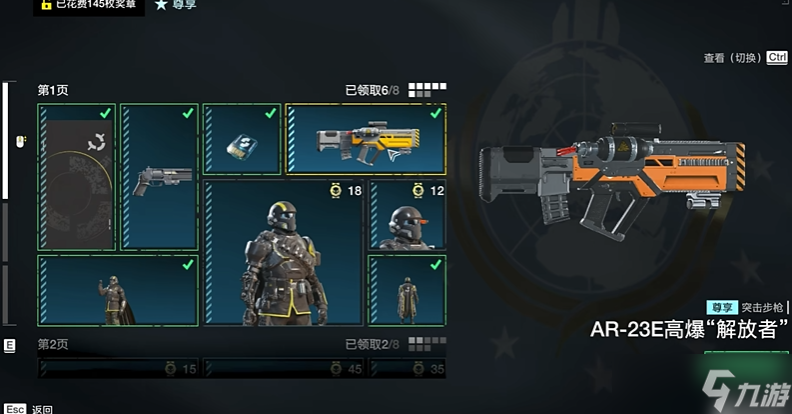Select the page 2 reward costing 35 medals
The width and height of the screenshot is (792, 414).
[407, 368]
